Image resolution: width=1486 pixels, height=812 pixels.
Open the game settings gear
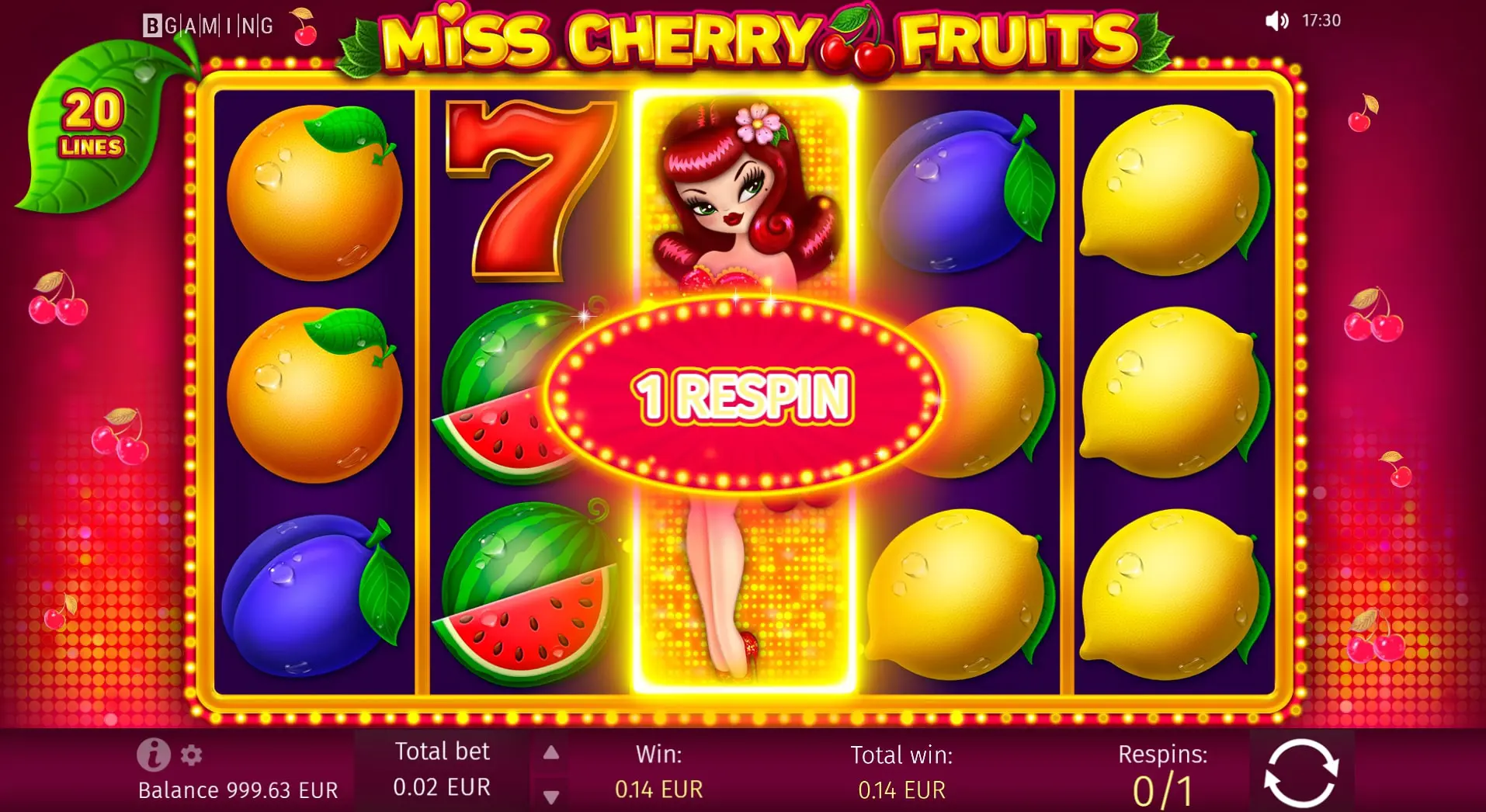tap(189, 756)
